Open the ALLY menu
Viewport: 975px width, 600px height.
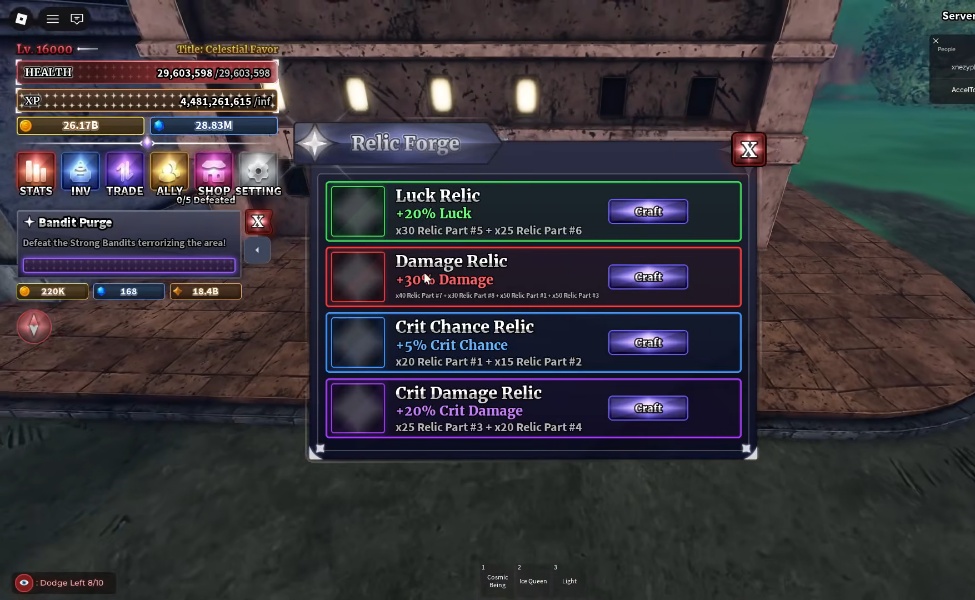[x=169, y=173]
